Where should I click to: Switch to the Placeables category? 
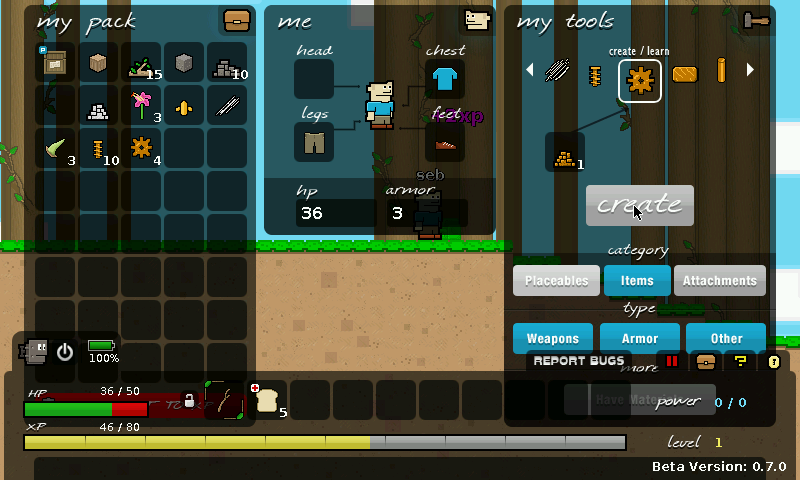(x=556, y=281)
